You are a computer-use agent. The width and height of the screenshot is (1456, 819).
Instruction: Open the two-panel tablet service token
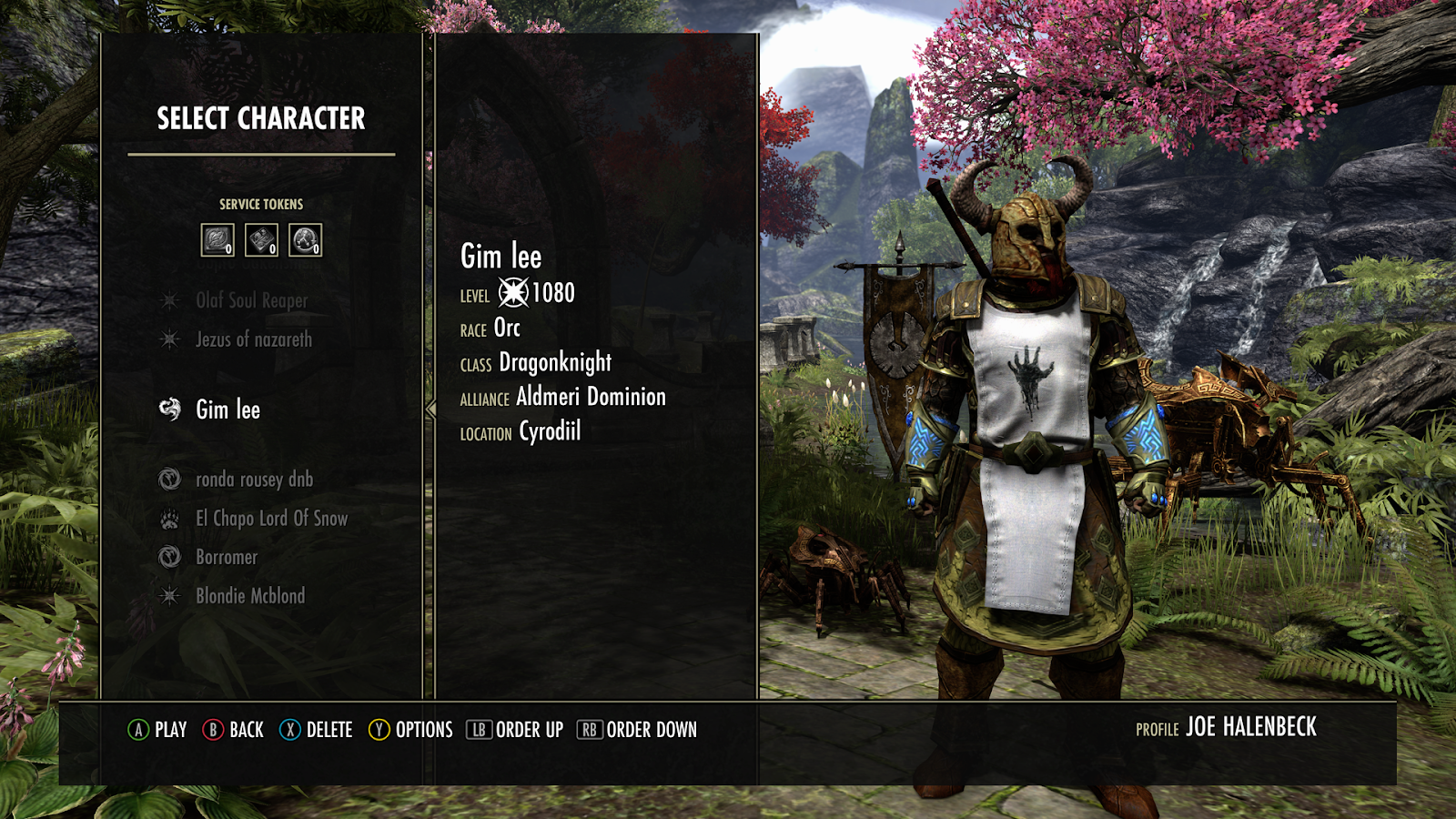261,240
